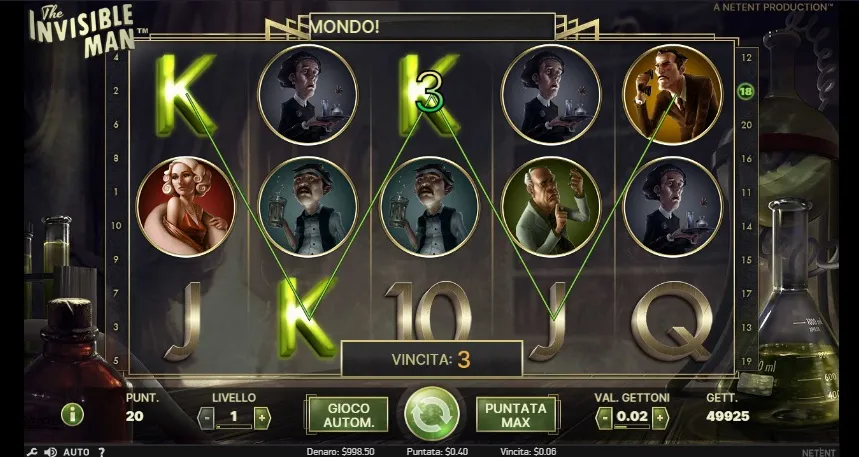Image resolution: width=859 pixels, height=457 pixels.
Task: Open the question mark help
Action: click(x=101, y=452)
